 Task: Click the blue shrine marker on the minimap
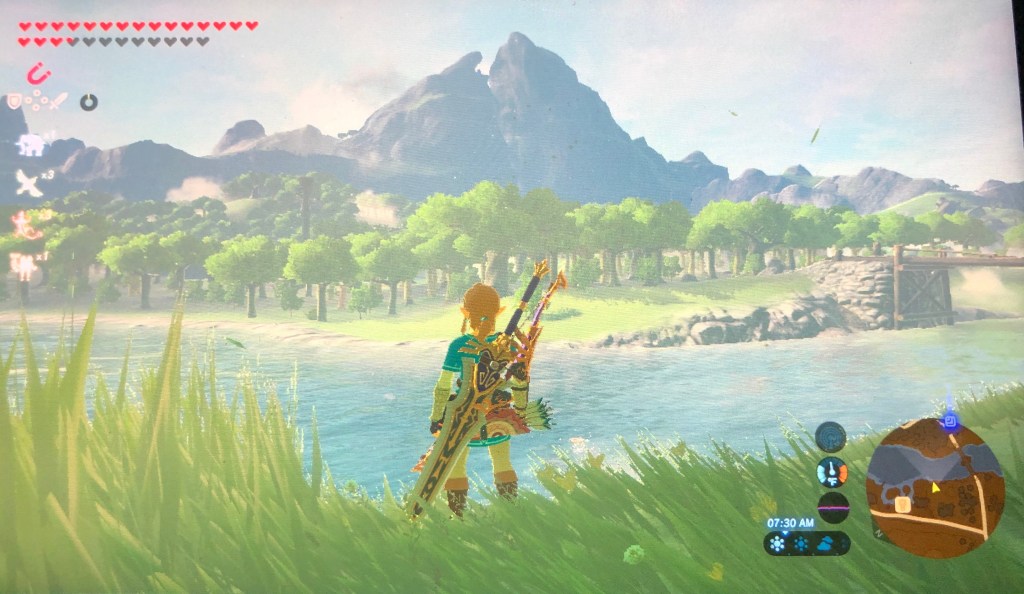[949, 423]
